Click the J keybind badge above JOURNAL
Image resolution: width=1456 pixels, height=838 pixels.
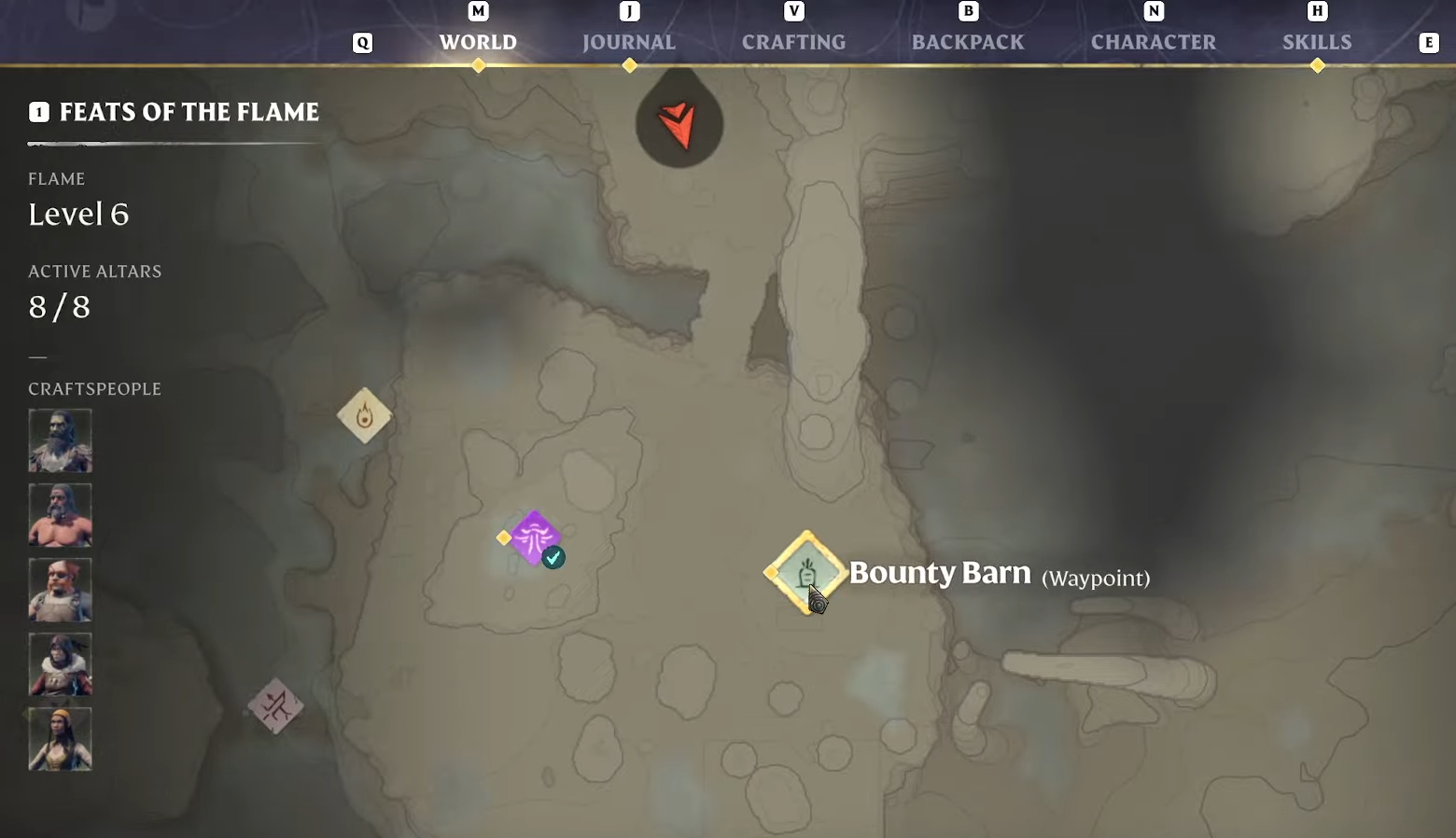[629, 11]
